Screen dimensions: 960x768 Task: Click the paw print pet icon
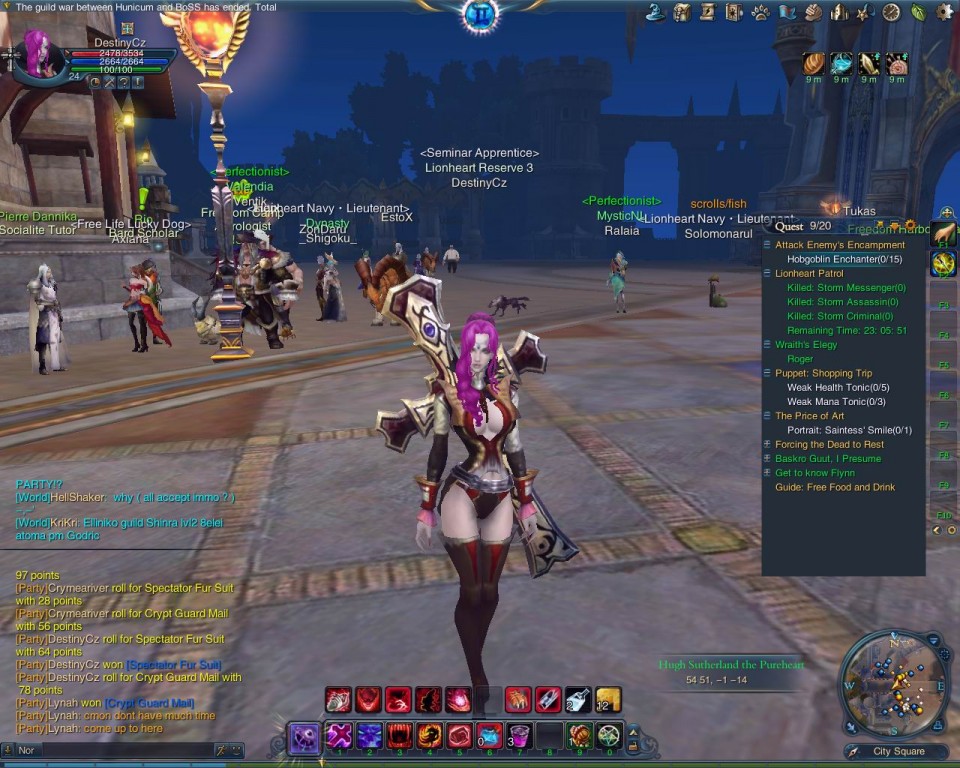click(x=761, y=12)
